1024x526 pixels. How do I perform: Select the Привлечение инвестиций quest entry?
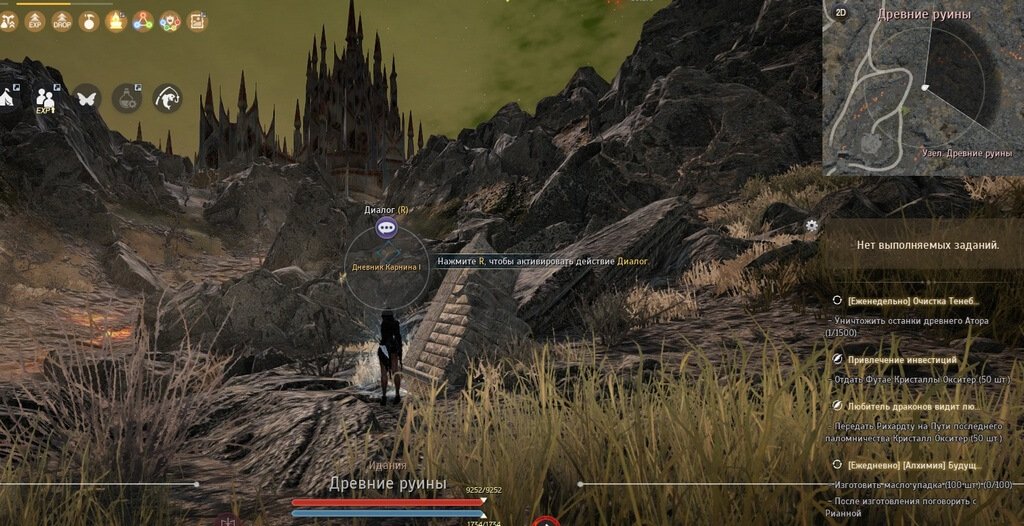[x=902, y=359]
